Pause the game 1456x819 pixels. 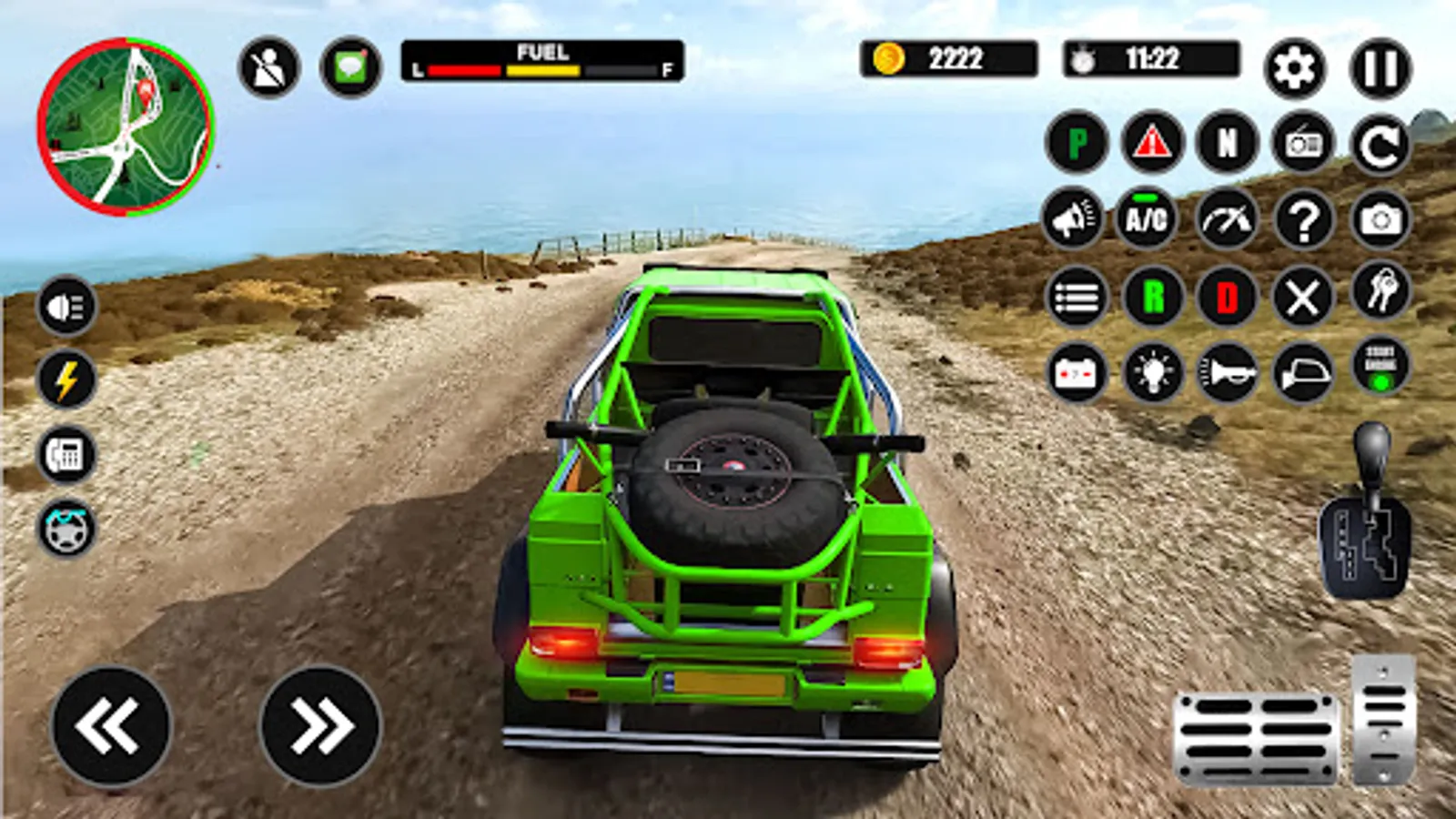(1380, 68)
